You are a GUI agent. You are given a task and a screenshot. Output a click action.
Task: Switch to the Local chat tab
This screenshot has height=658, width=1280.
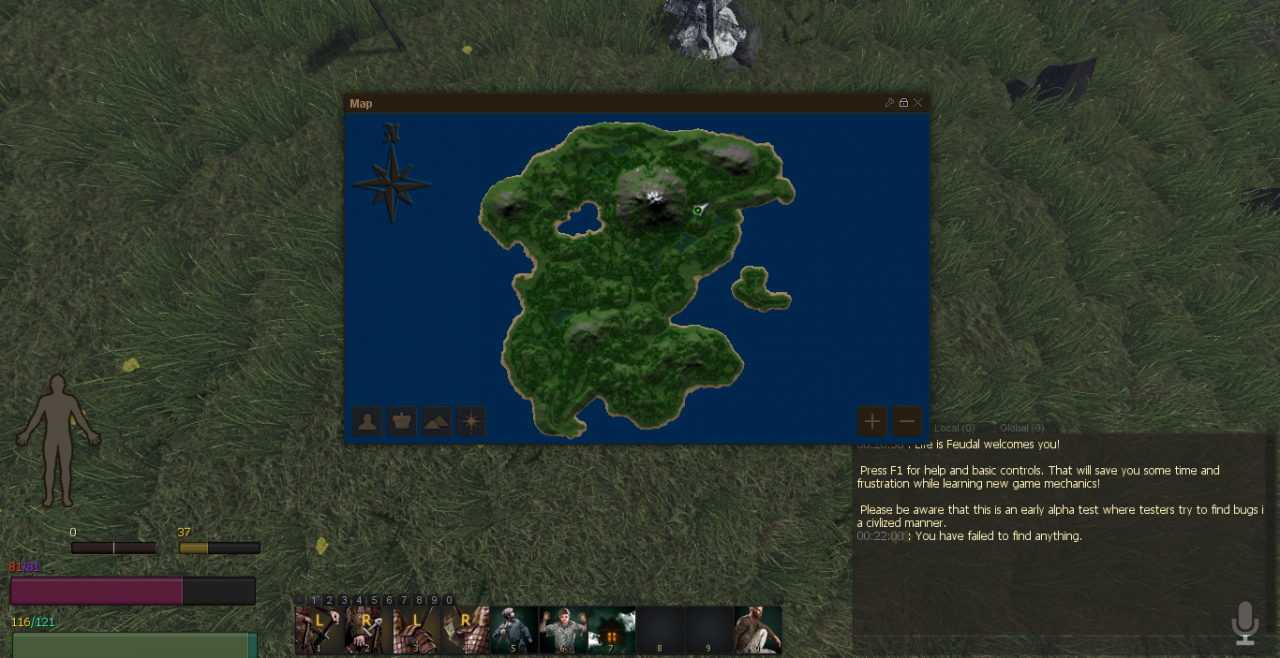pyautogui.click(x=954, y=429)
